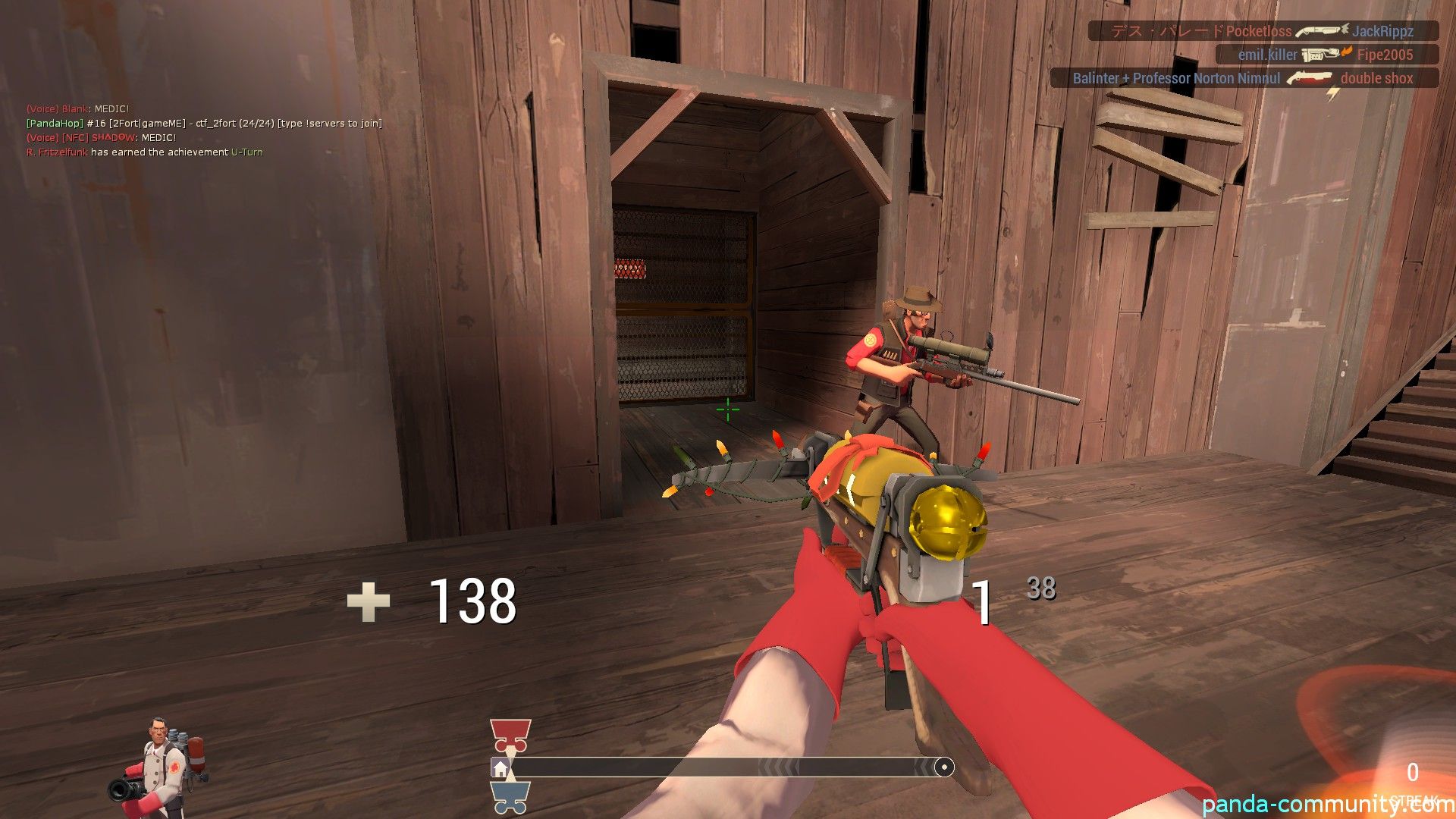Click the PandaHop server chat message

pos(204,124)
